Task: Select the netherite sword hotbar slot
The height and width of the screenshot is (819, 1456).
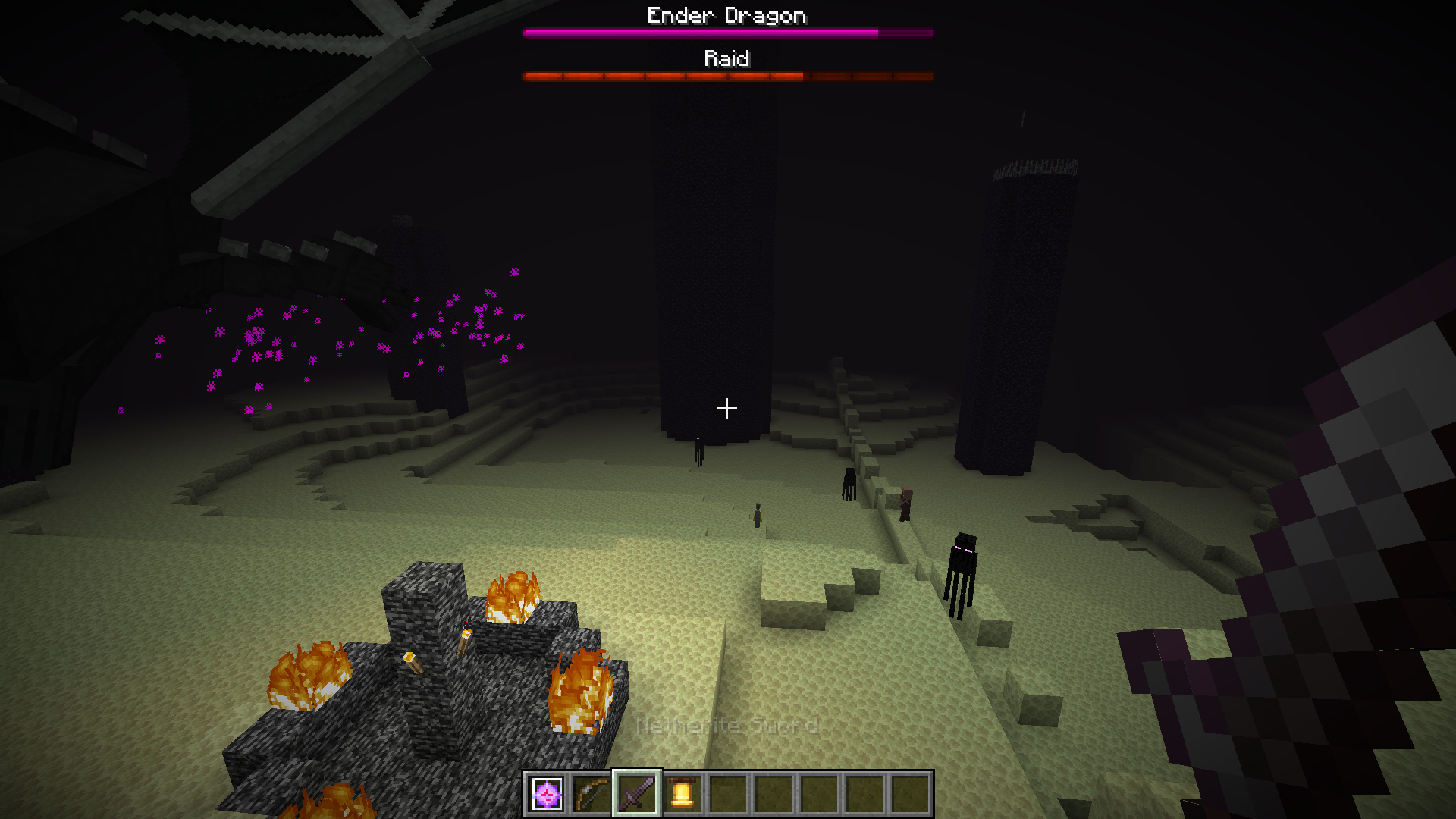Action: 637,794
